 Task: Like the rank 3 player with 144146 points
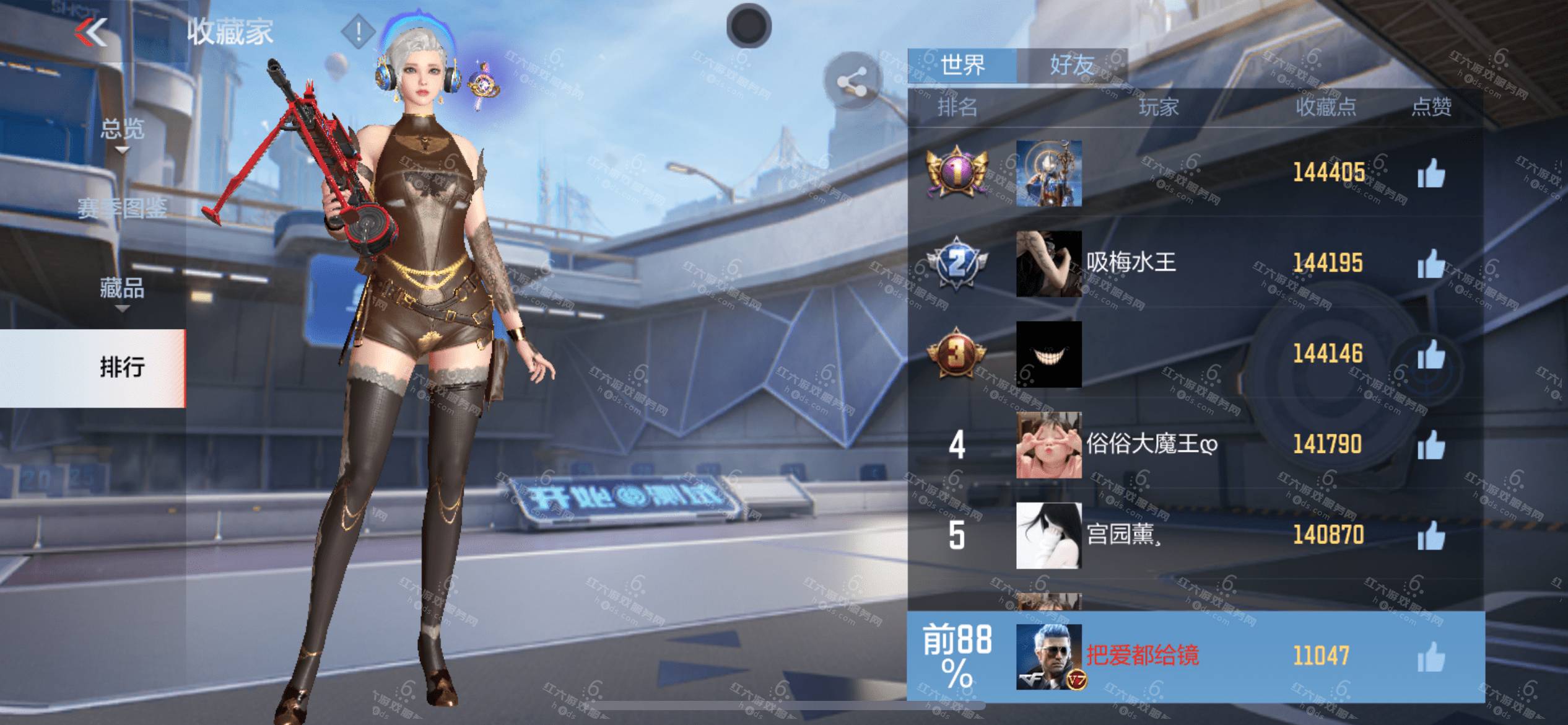coord(1431,354)
